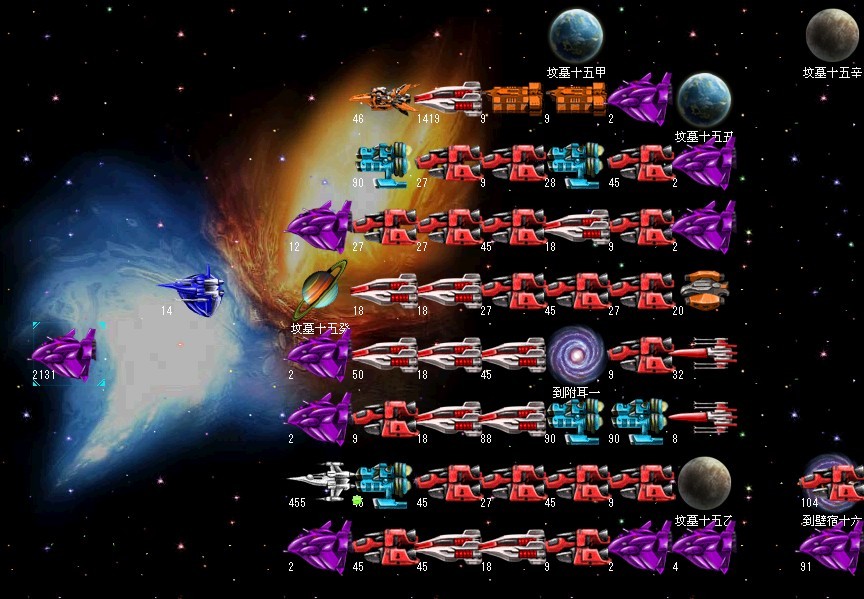Select the orange round ship numbered 20
The height and width of the screenshot is (599, 864).
(704, 290)
